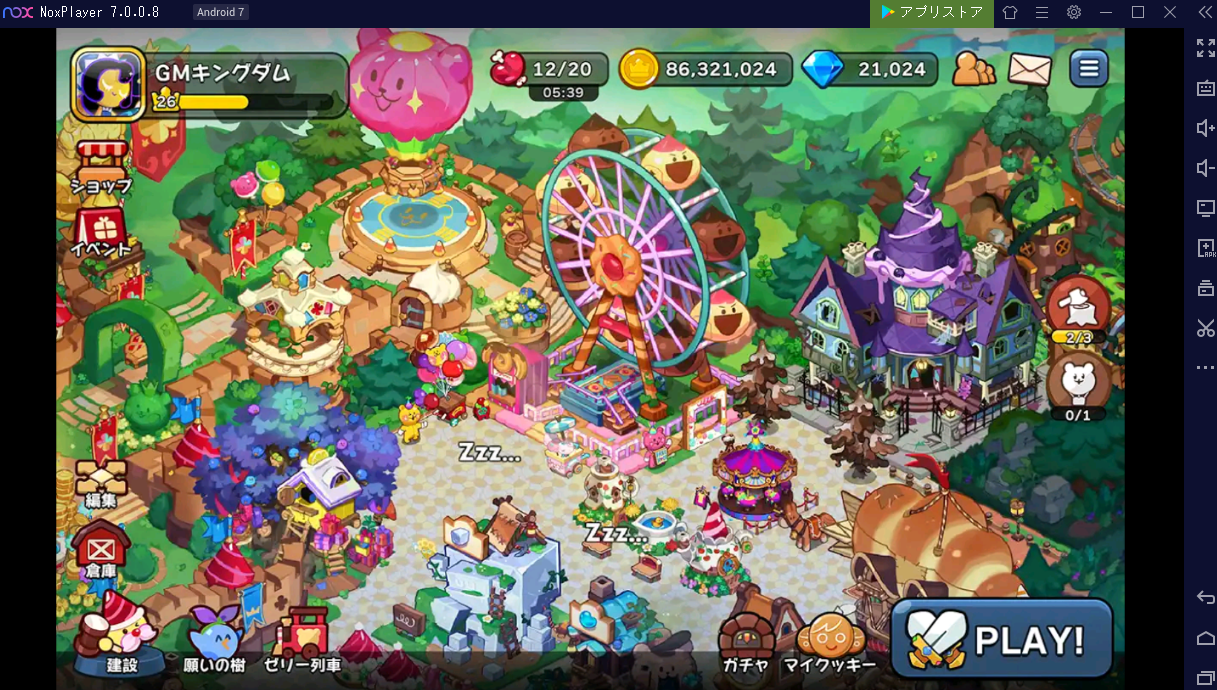Open the イベント event gift box
The height and width of the screenshot is (690, 1217).
pos(100,232)
